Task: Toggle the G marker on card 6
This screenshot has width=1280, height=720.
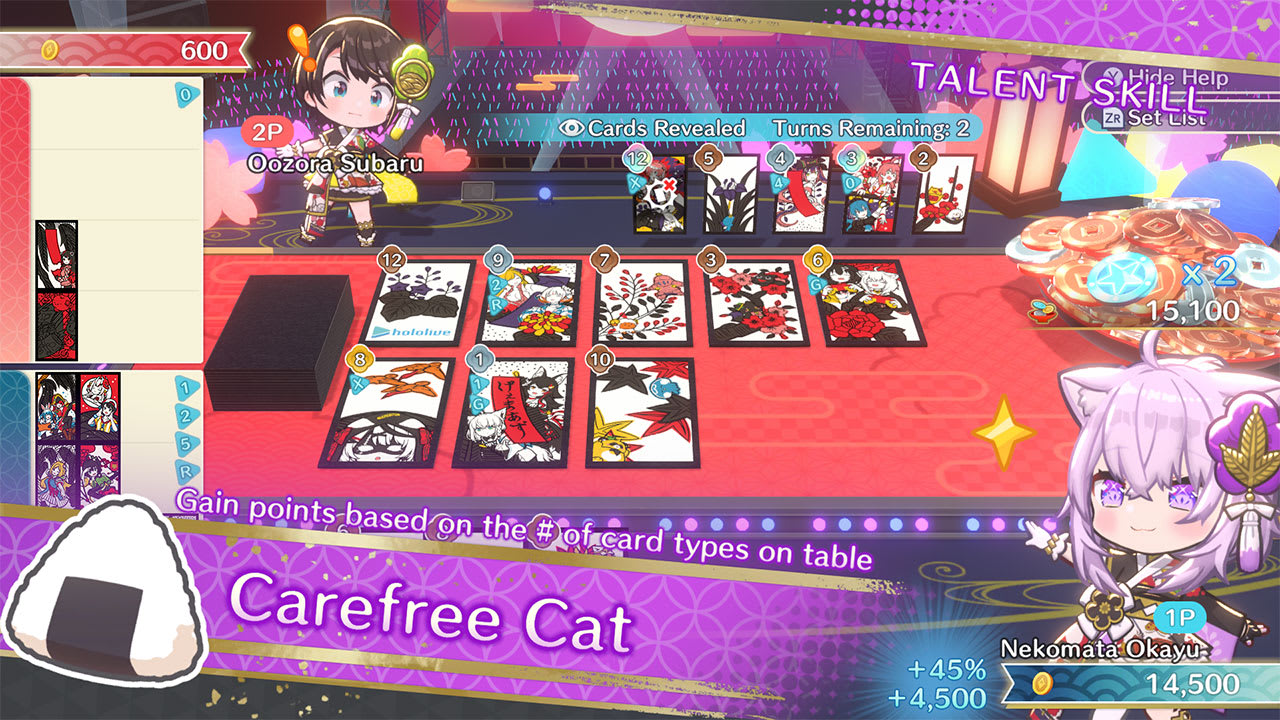Action: (x=816, y=283)
